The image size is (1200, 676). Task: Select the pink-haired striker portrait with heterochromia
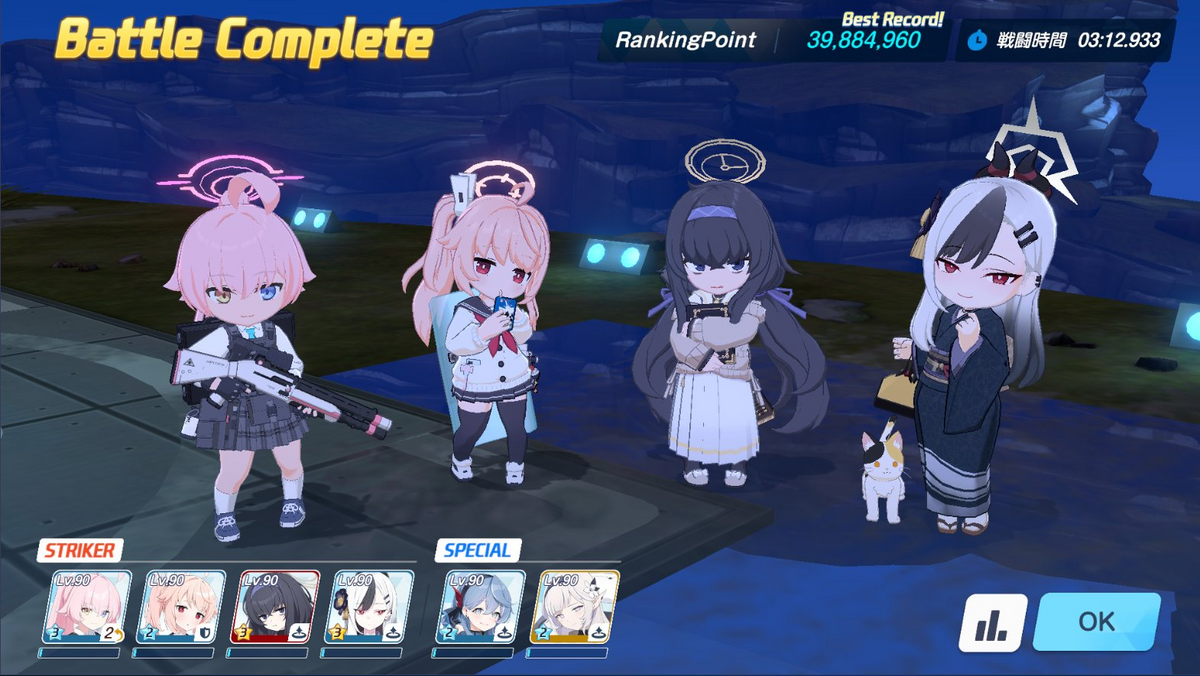pos(86,607)
